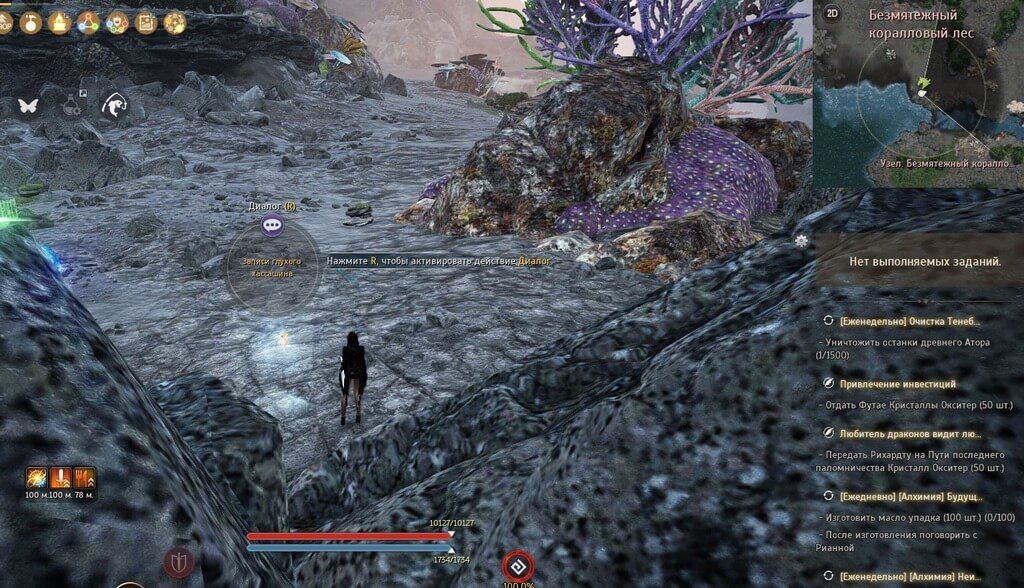Image resolution: width=1024 pixels, height=588 pixels.
Task: Click the red diamond emblem showing 100%
Action: coord(517,565)
